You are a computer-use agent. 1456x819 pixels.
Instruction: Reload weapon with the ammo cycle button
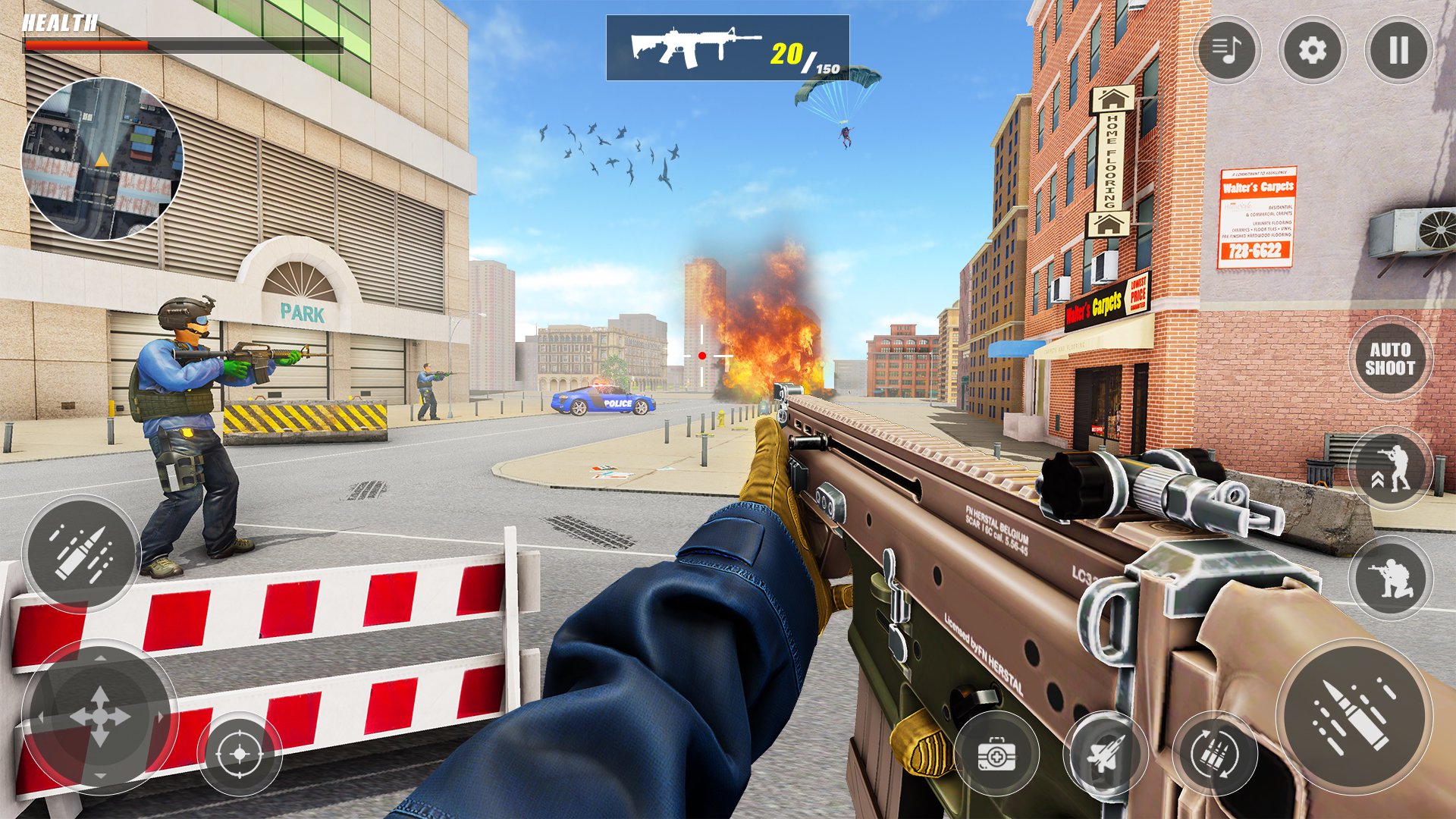[1215, 754]
